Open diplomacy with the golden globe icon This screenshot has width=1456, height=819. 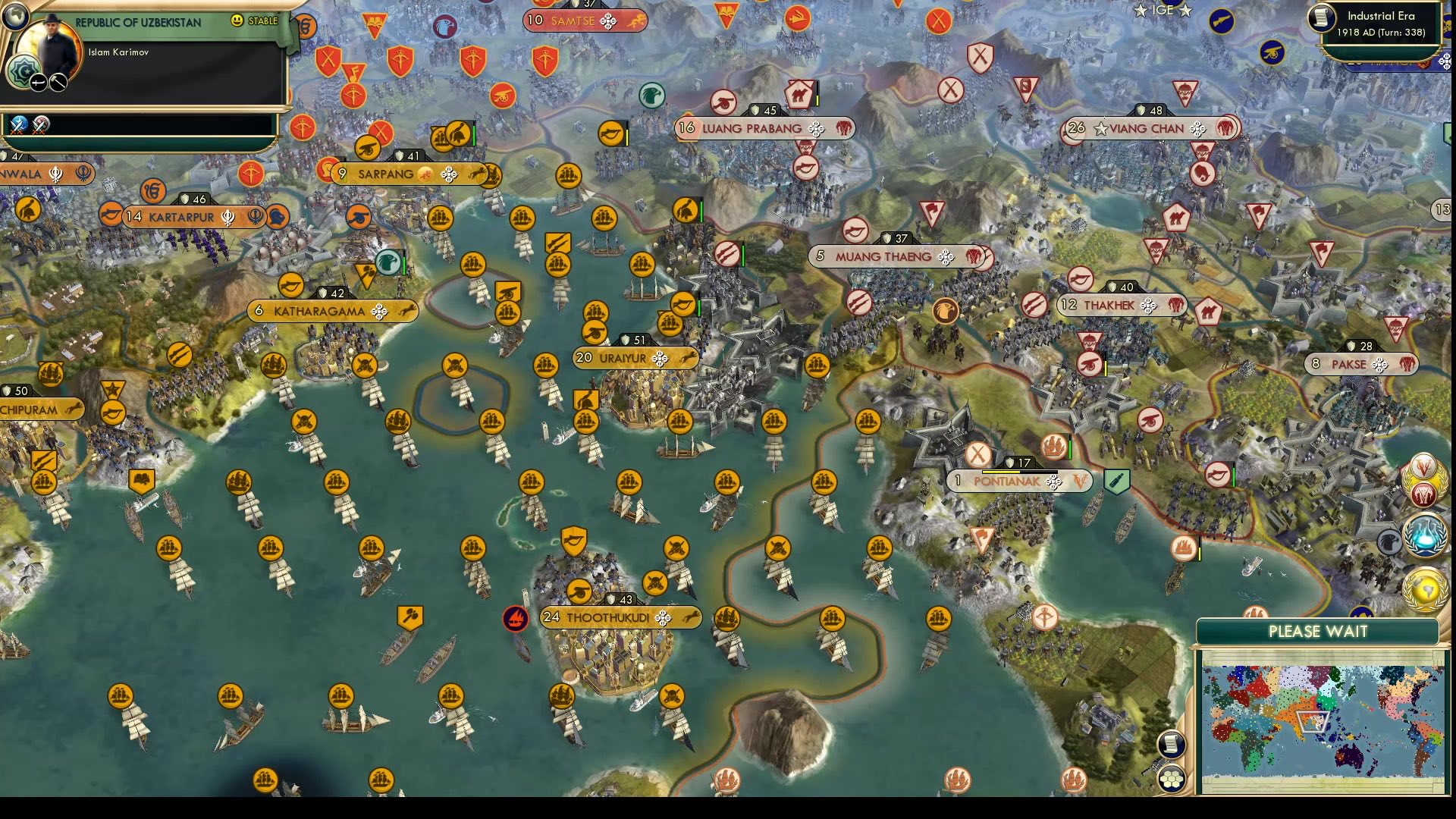coord(1423,585)
